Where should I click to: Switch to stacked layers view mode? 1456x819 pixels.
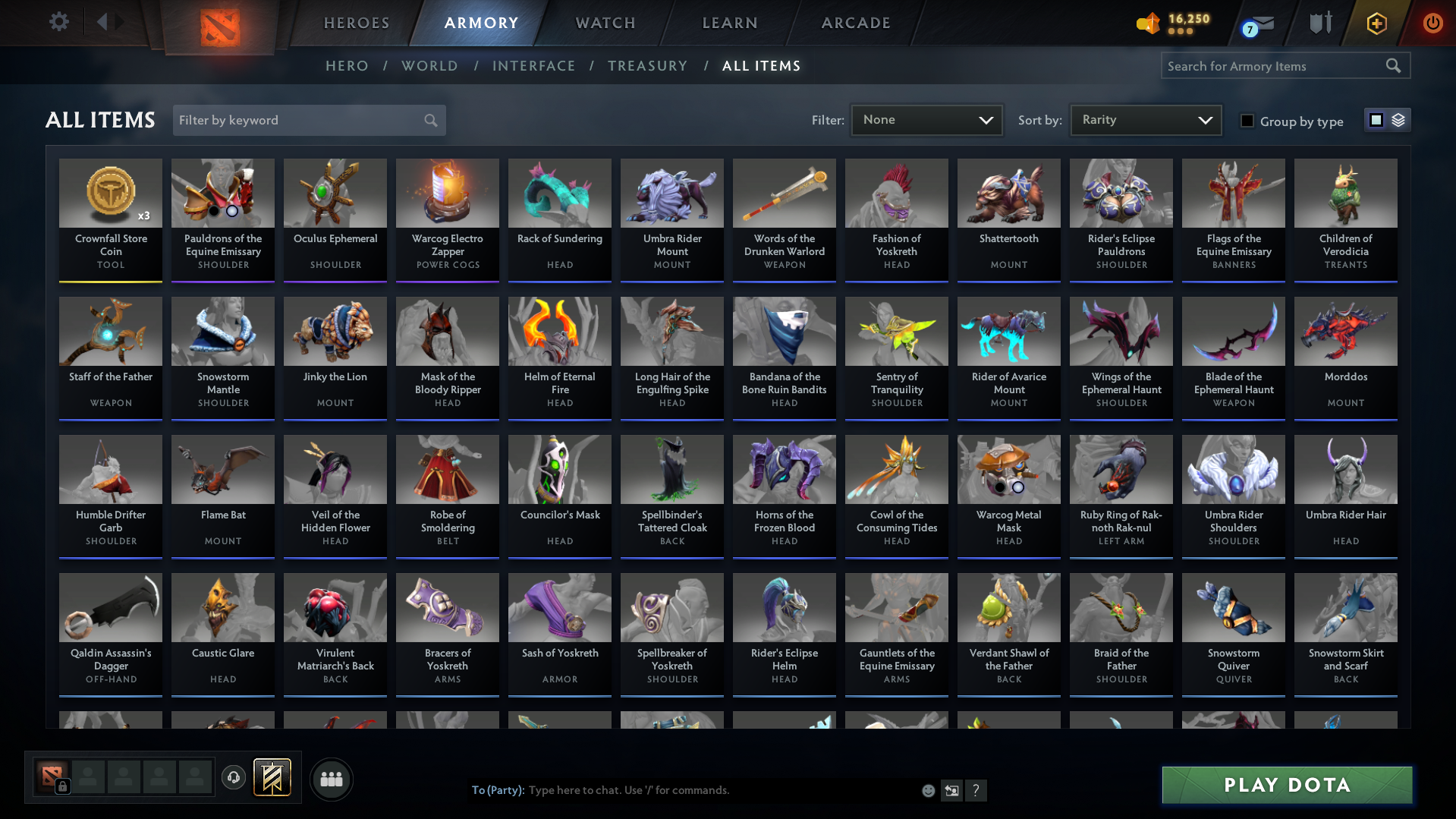[x=1397, y=120]
